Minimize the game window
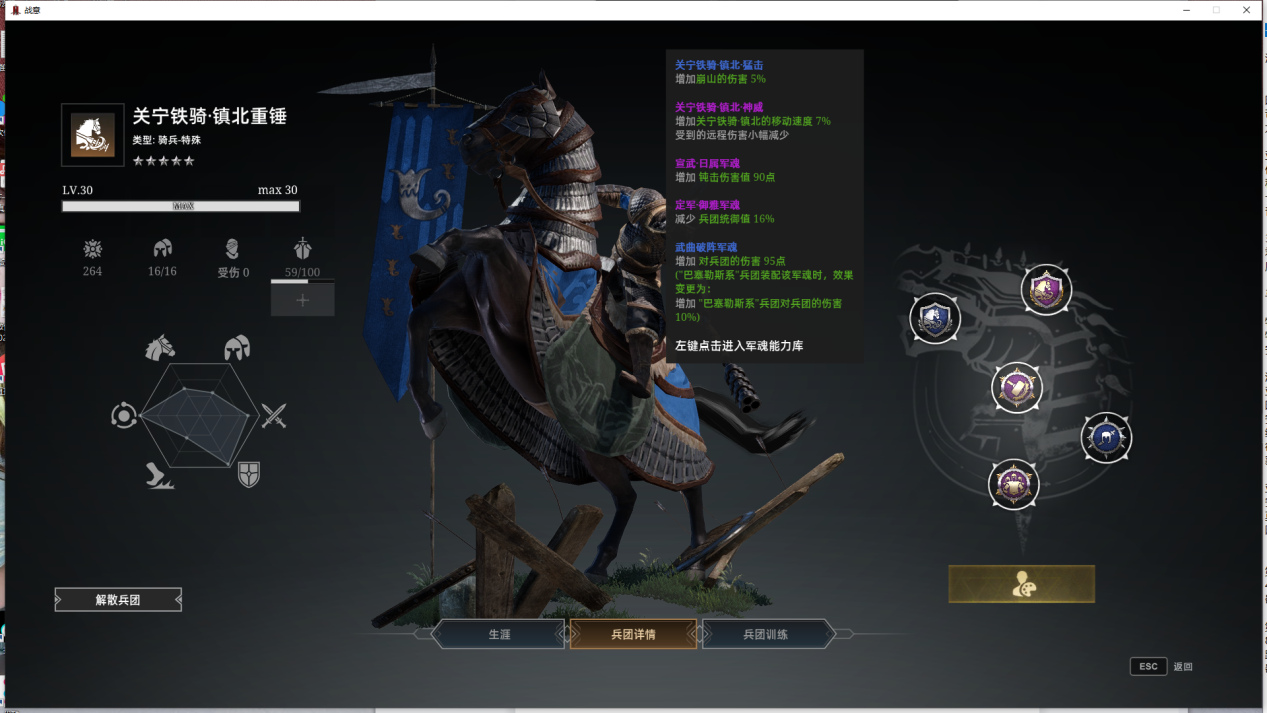1267x713 pixels. click(x=1186, y=10)
